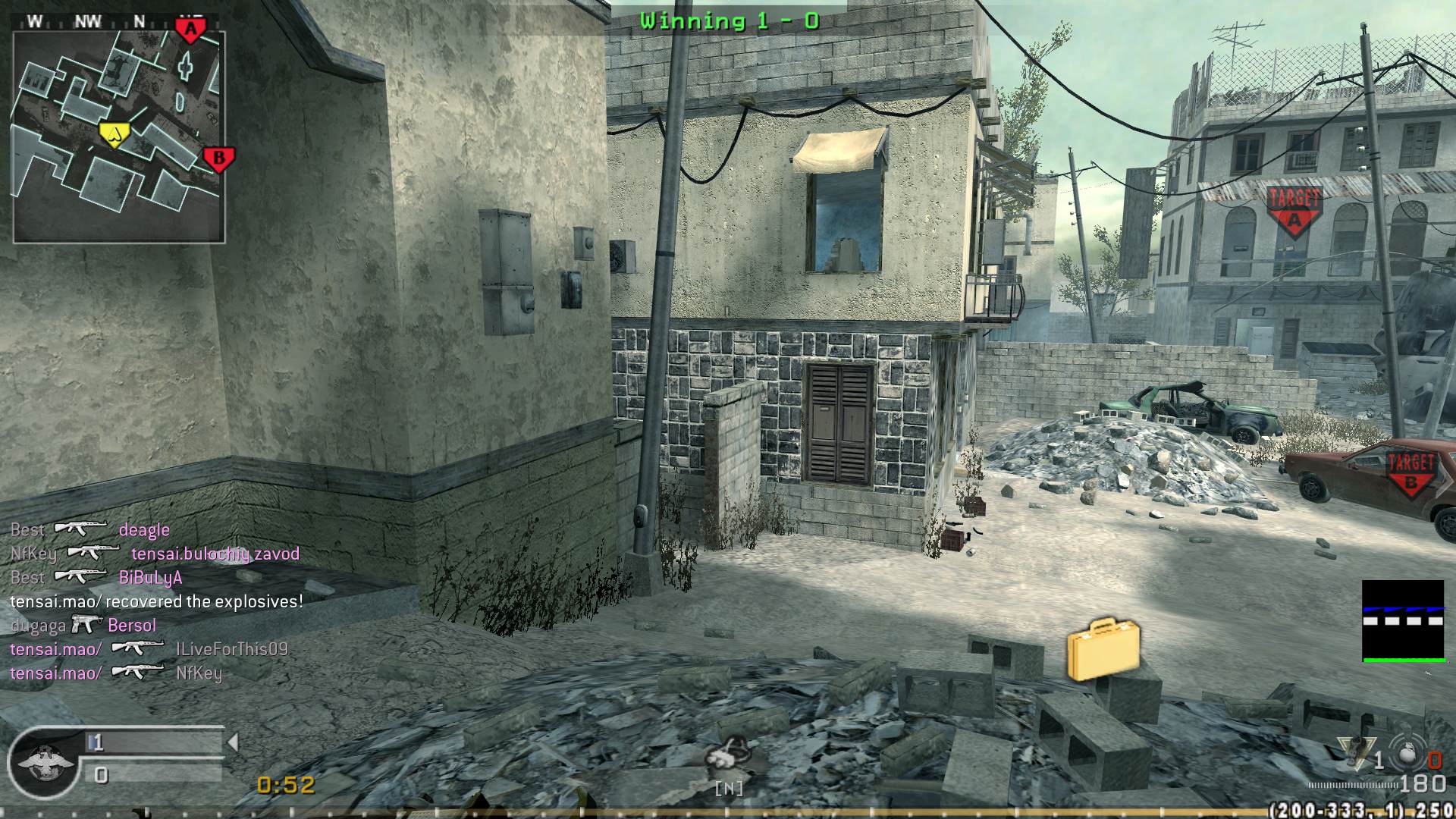Select the red A marker on the minimap
The image size is (1456, 819).
[190, 30]
